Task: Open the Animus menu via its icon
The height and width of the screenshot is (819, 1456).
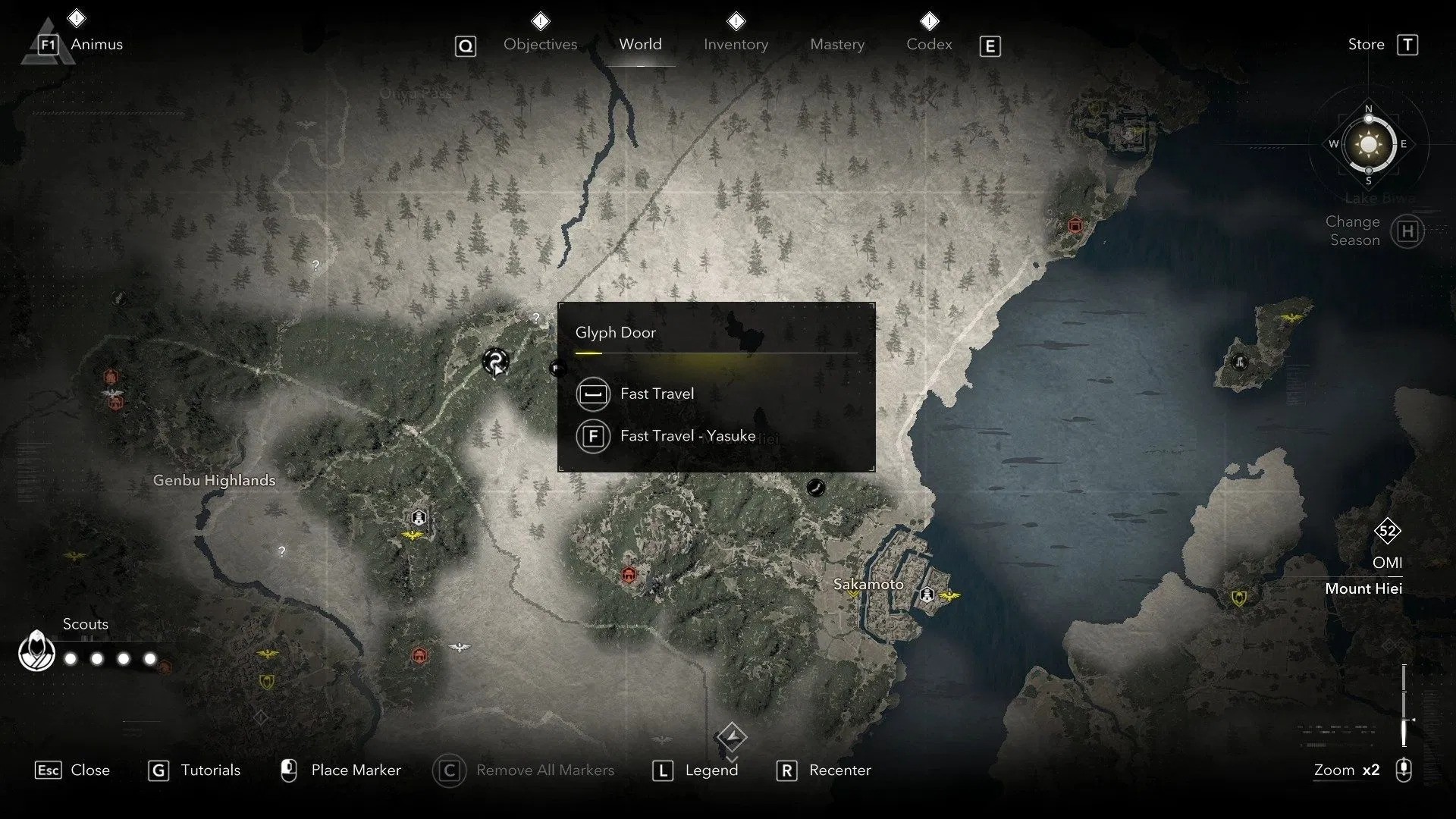Action: pos(47,43)
